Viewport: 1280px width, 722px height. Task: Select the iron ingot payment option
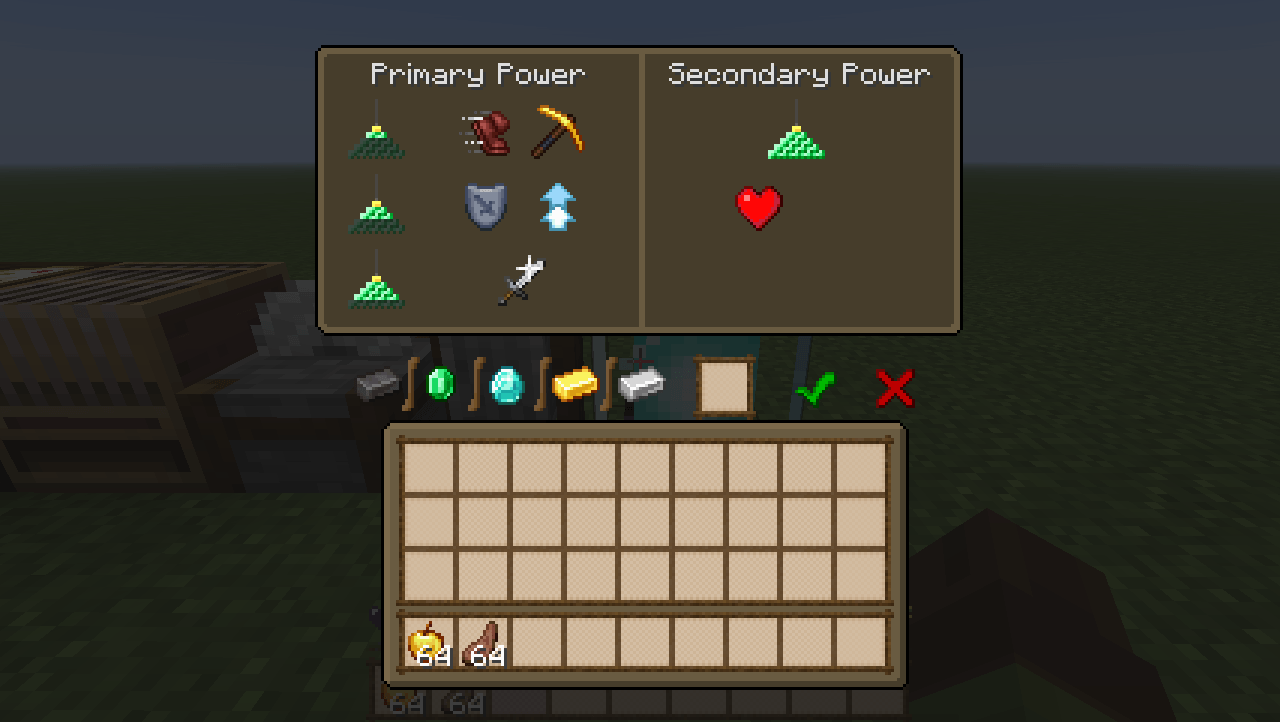640,383
